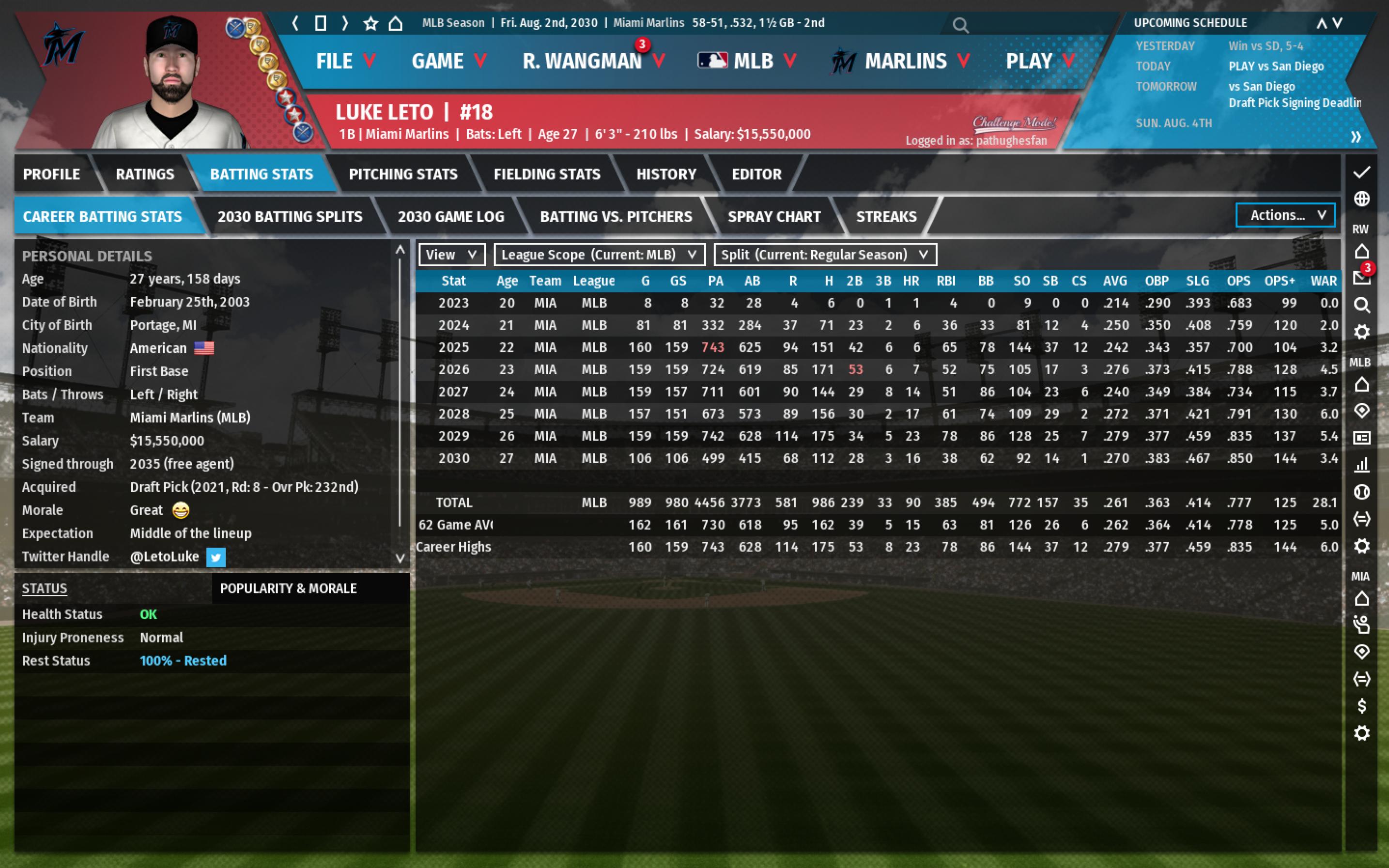Open the FIELDING STATS tab

coord(547,174)
